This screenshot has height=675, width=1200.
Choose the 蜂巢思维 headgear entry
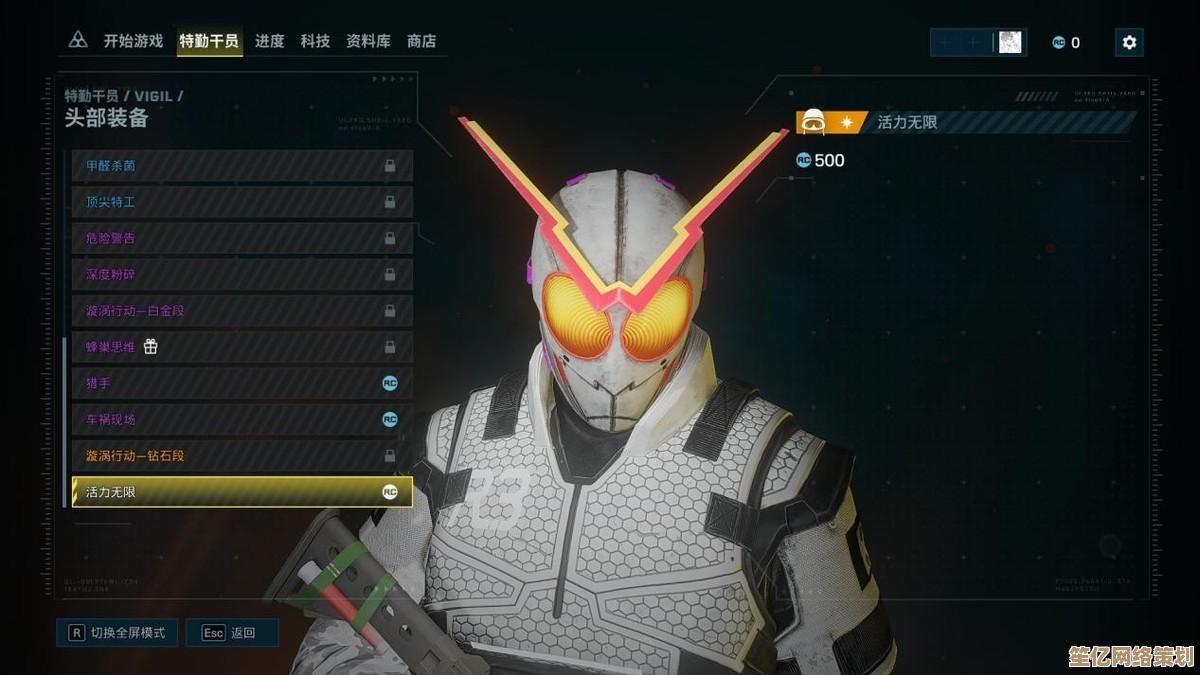tap(242, 347)
